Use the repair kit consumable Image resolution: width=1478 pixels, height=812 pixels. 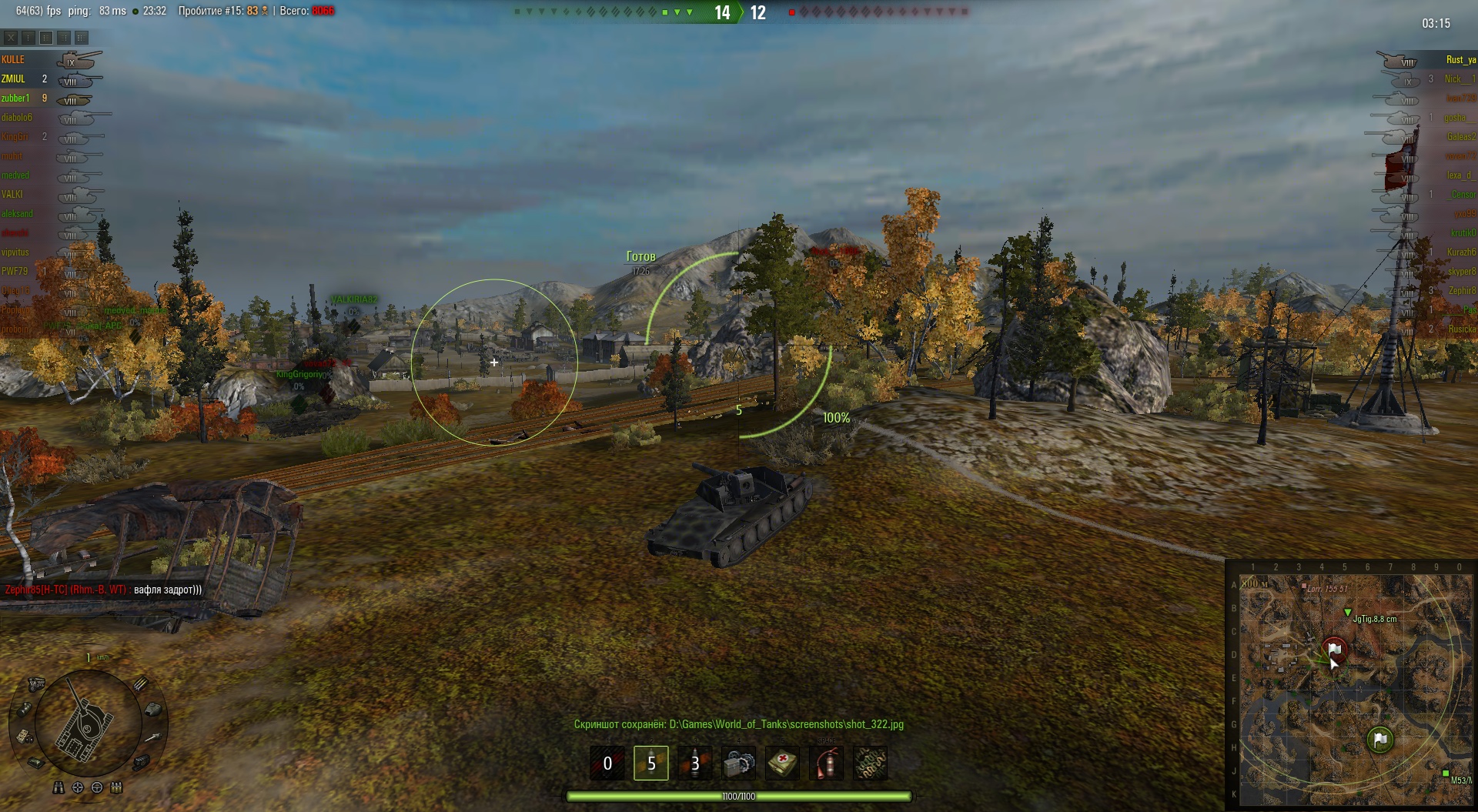click(x=738, y=763)
